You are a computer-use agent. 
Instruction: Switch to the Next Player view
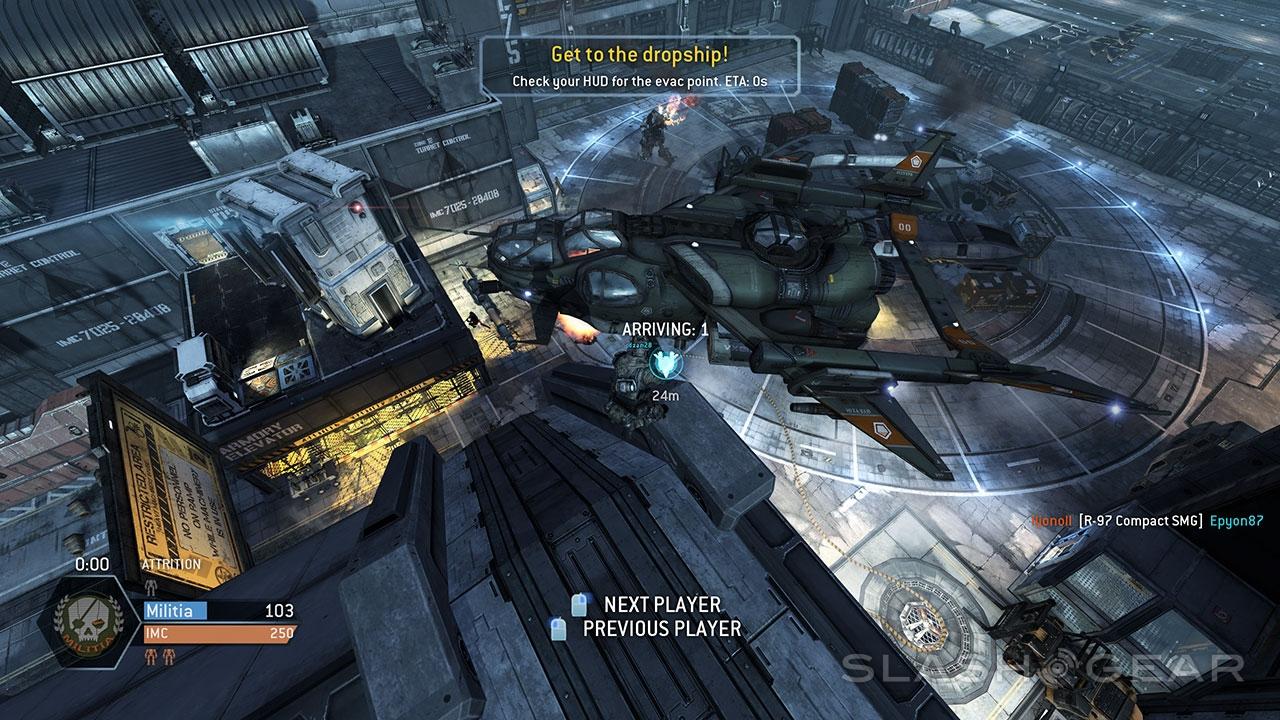[x=661, y=605]
